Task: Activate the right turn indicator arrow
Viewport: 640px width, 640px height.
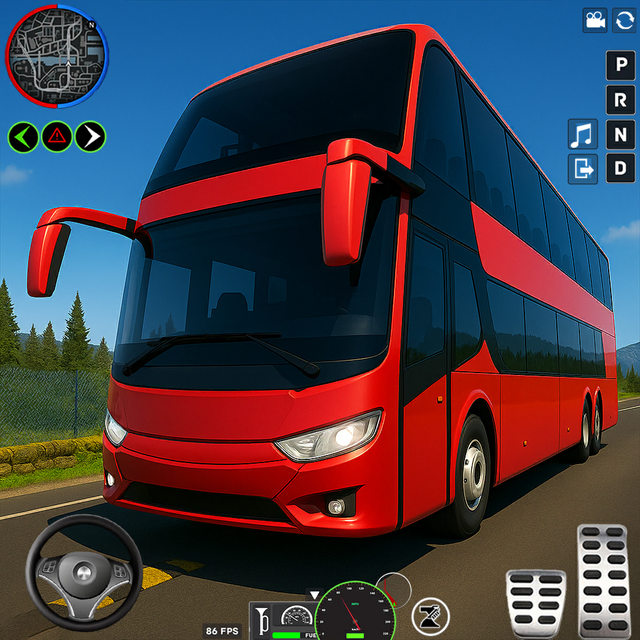Action: point(90,135)
